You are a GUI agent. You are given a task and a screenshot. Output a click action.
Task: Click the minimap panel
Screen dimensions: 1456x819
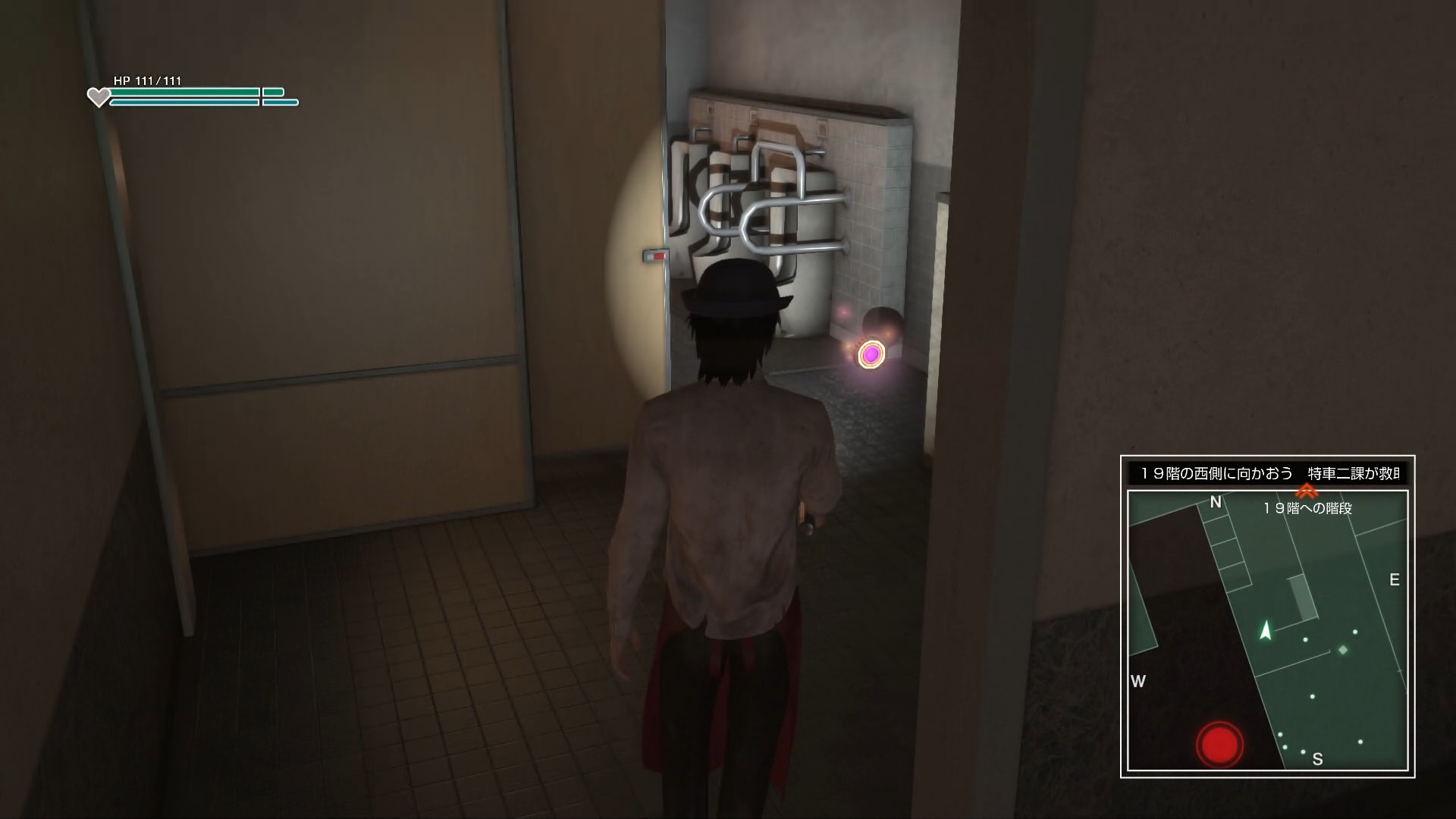(1267, 630)
